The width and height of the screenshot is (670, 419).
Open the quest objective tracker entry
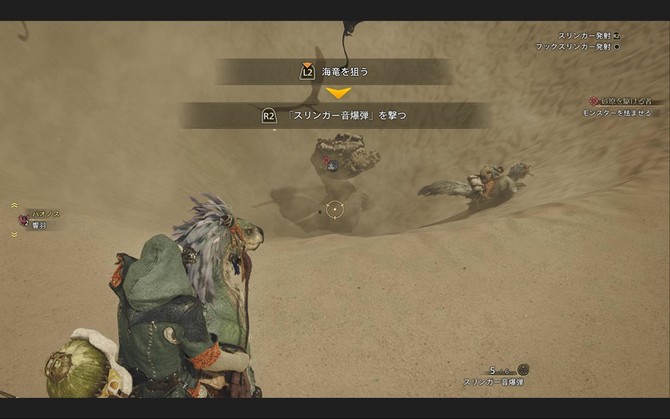pos(620,101)
